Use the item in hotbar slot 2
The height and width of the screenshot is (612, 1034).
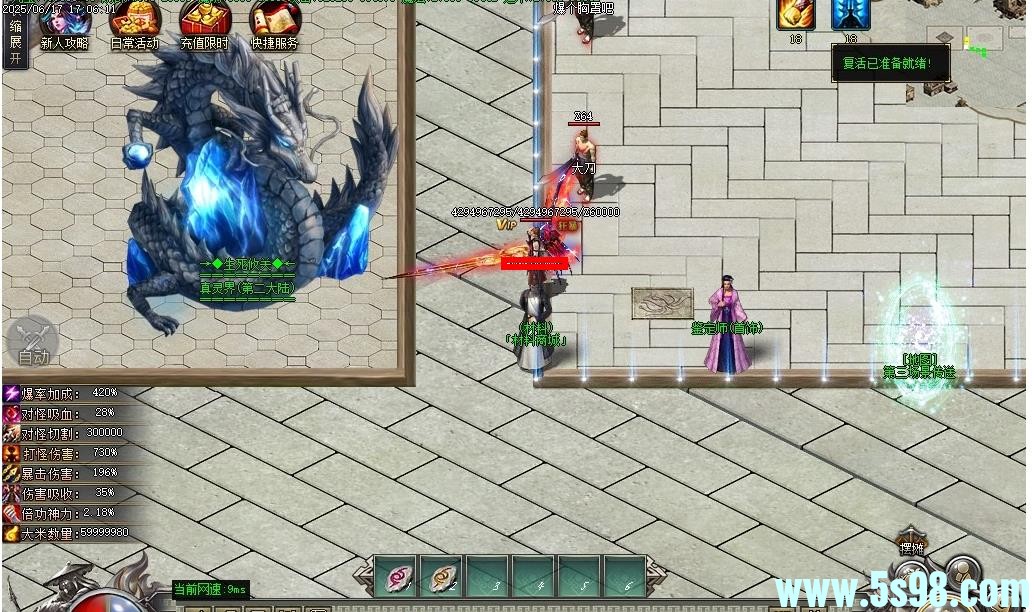point(440,576)
